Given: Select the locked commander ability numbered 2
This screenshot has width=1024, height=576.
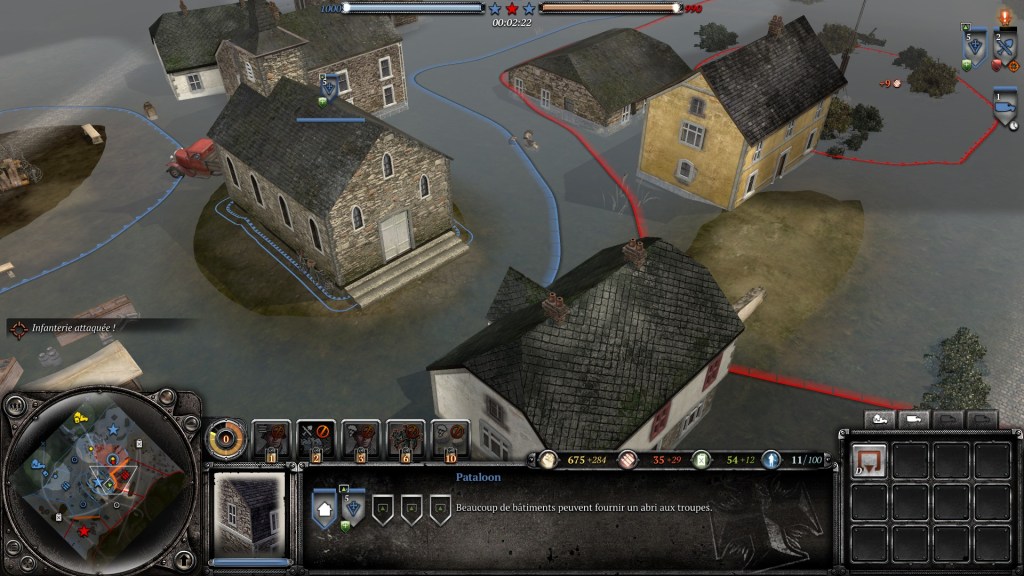Looking at the screenshot, I should [x=316, y=439].
